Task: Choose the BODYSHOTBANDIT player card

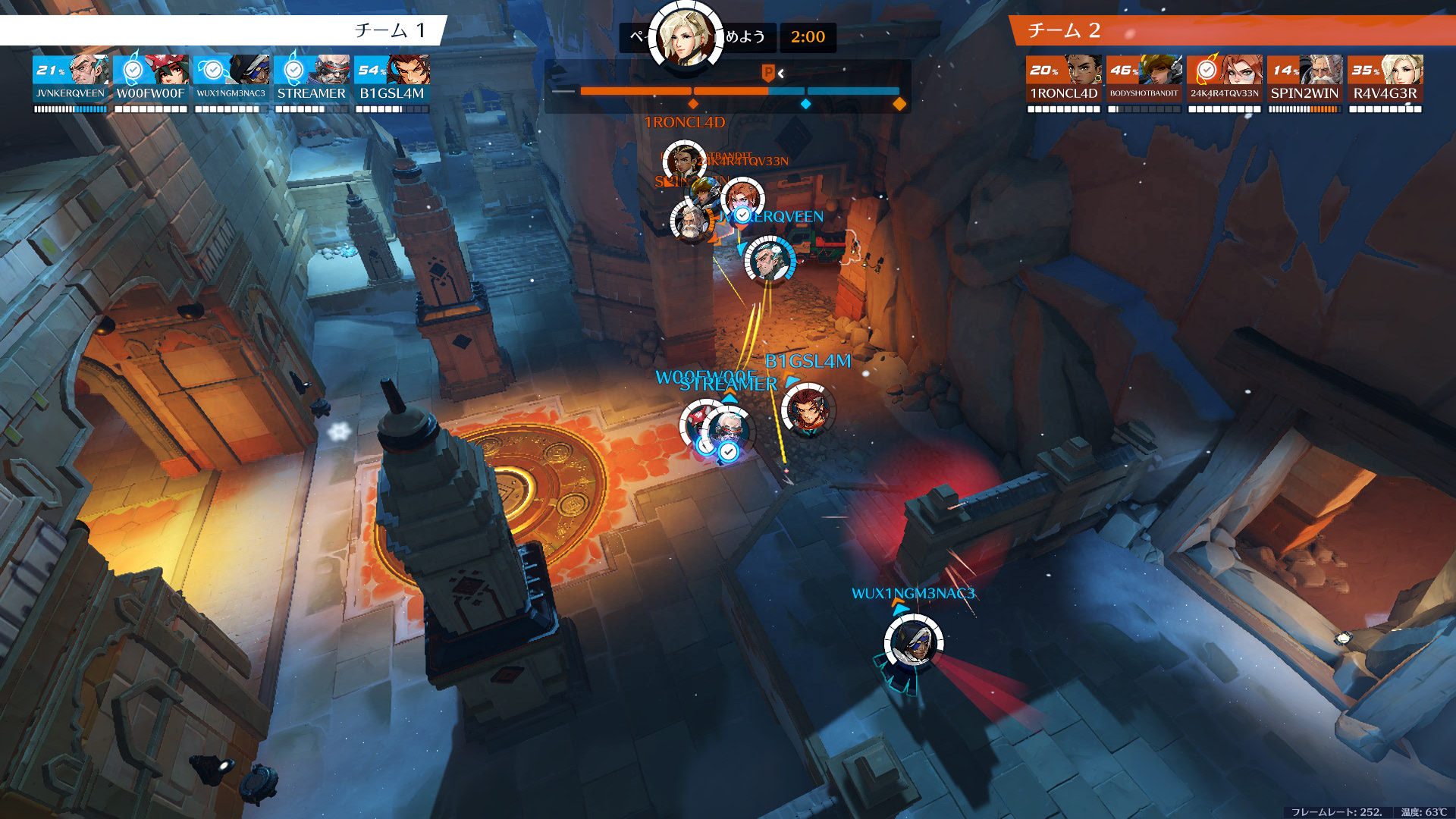Action: [x=1144, y=79]
